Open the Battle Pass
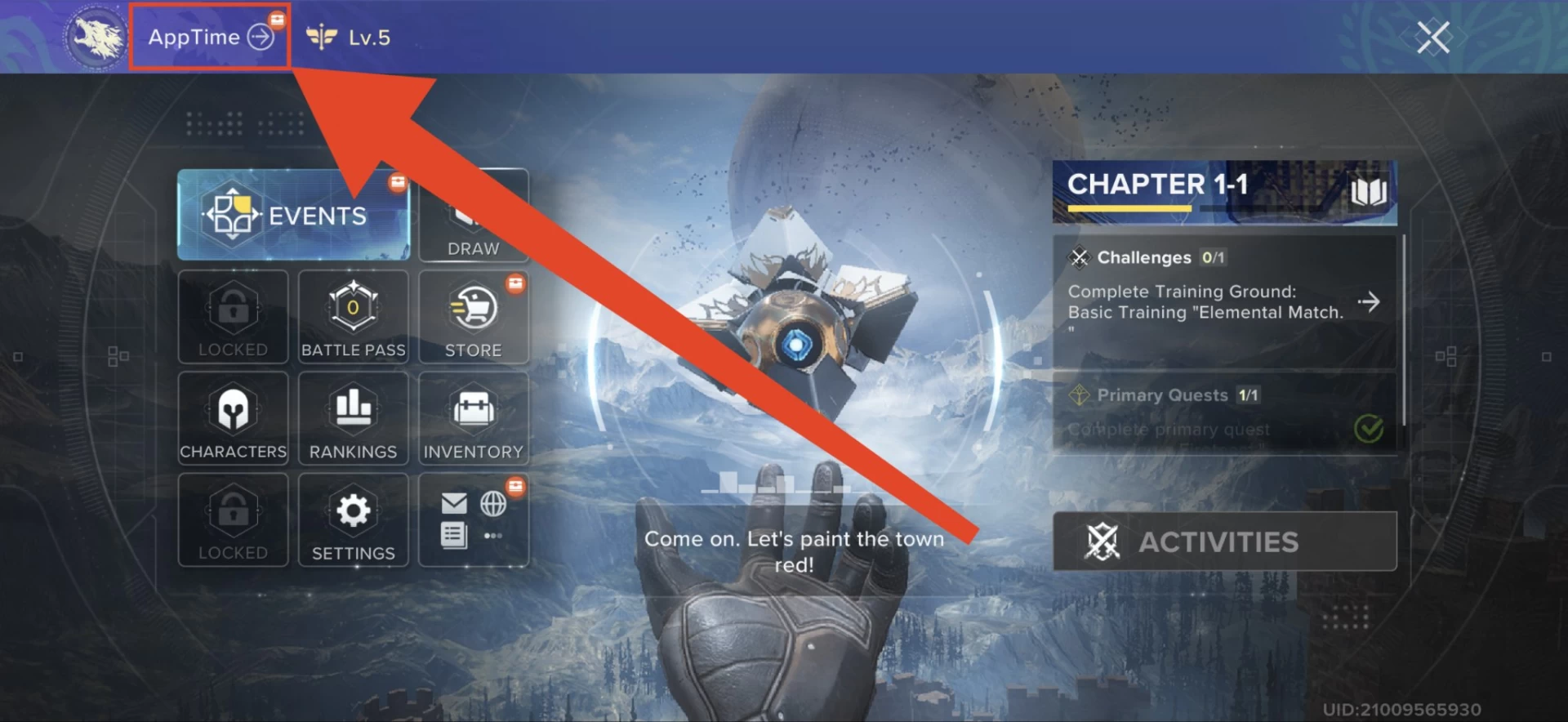Viewport: 1568px width, 722px height. pos(353,317)
